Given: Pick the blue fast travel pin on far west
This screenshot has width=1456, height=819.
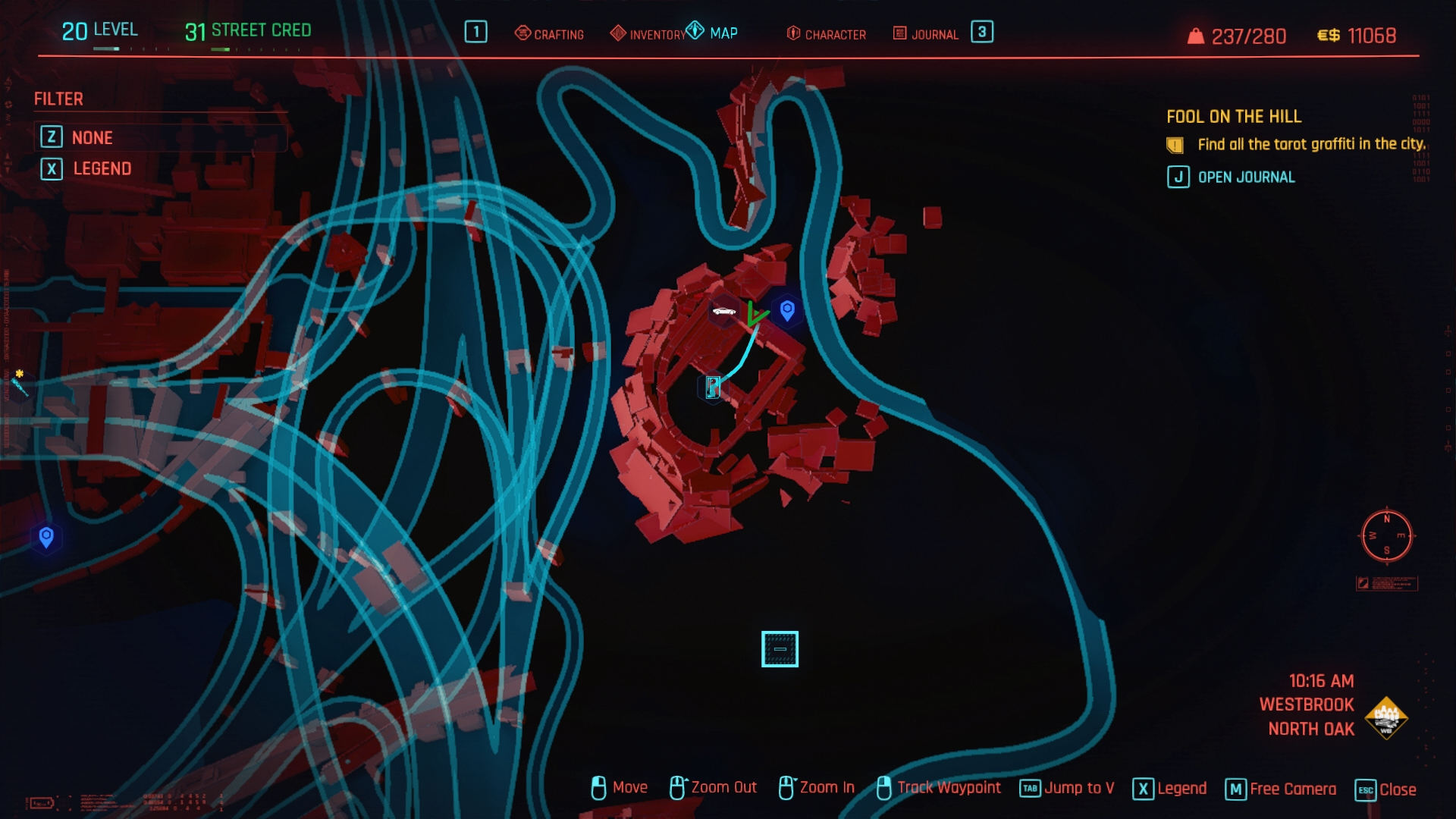Looking at the screenshot, I should 46,538.
